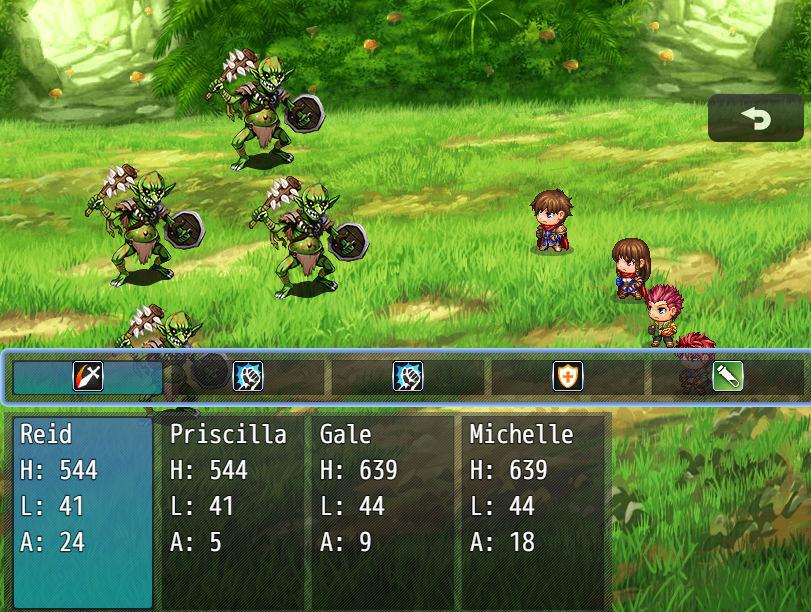The width and height of the screenshot is (811, 612).
Task: Choose Gale's party status panel
Action: coord(382,511)
